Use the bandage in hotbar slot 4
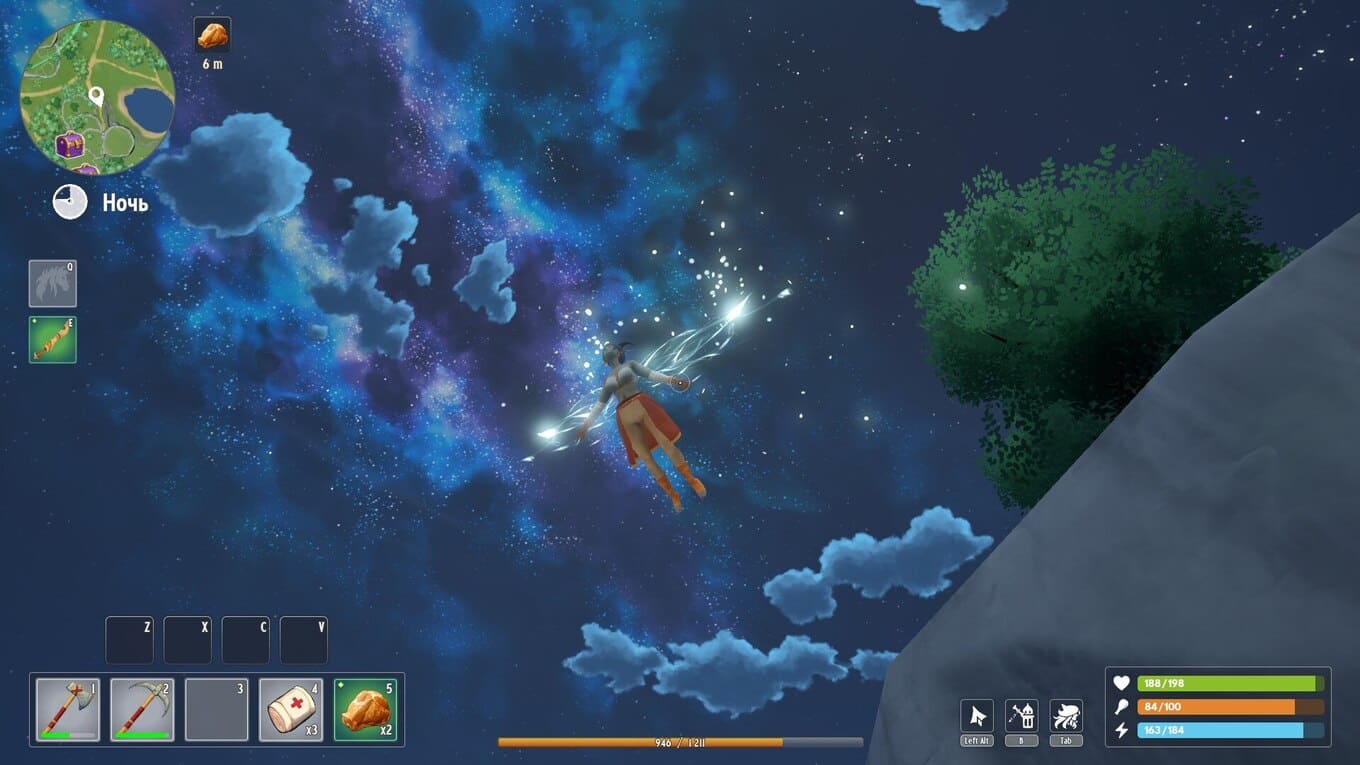1360x765 pixels. click(291, 709)
